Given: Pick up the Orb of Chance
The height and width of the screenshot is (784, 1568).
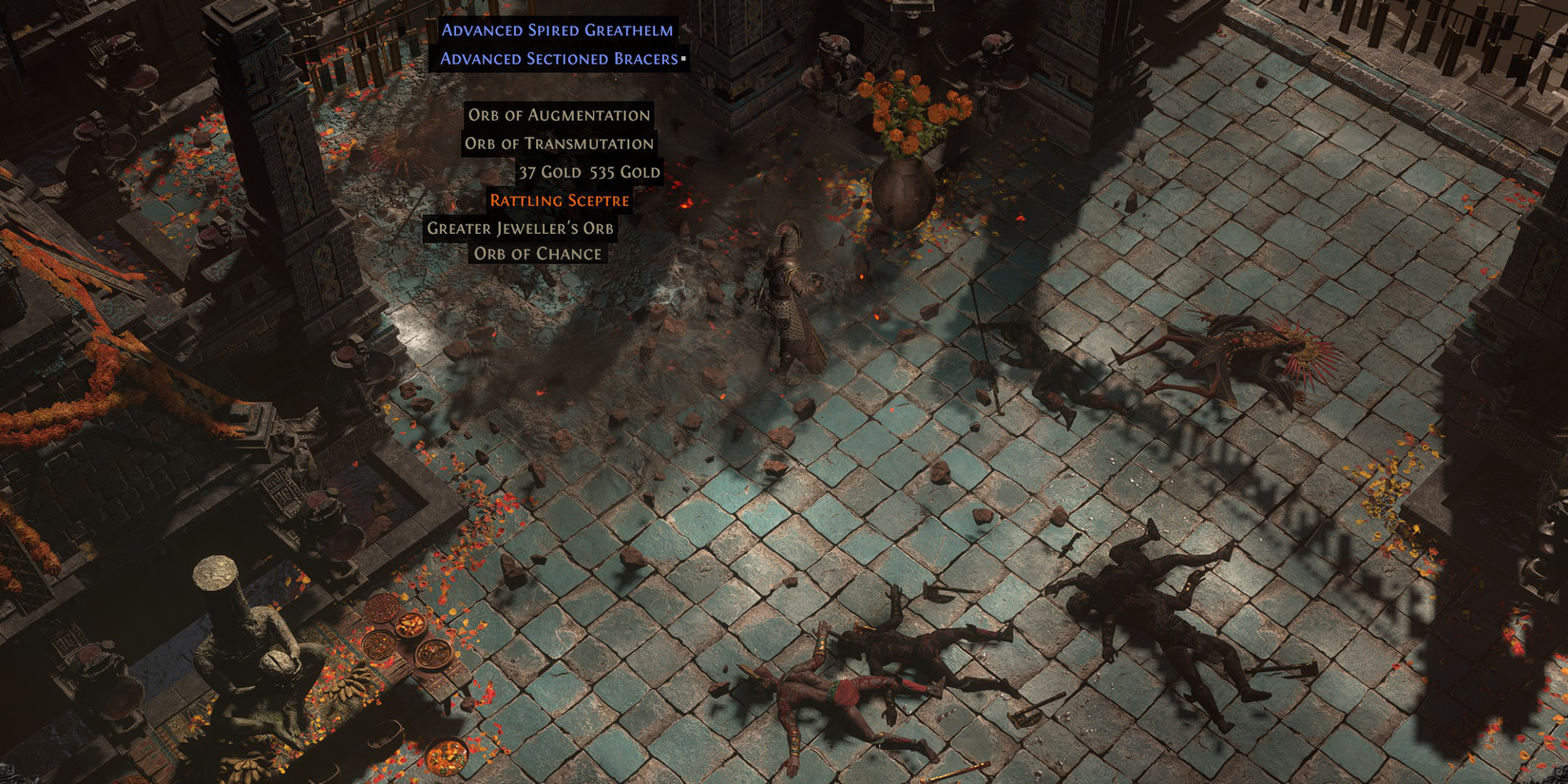Looking at the screenshot, I should (x=536, y=254).
